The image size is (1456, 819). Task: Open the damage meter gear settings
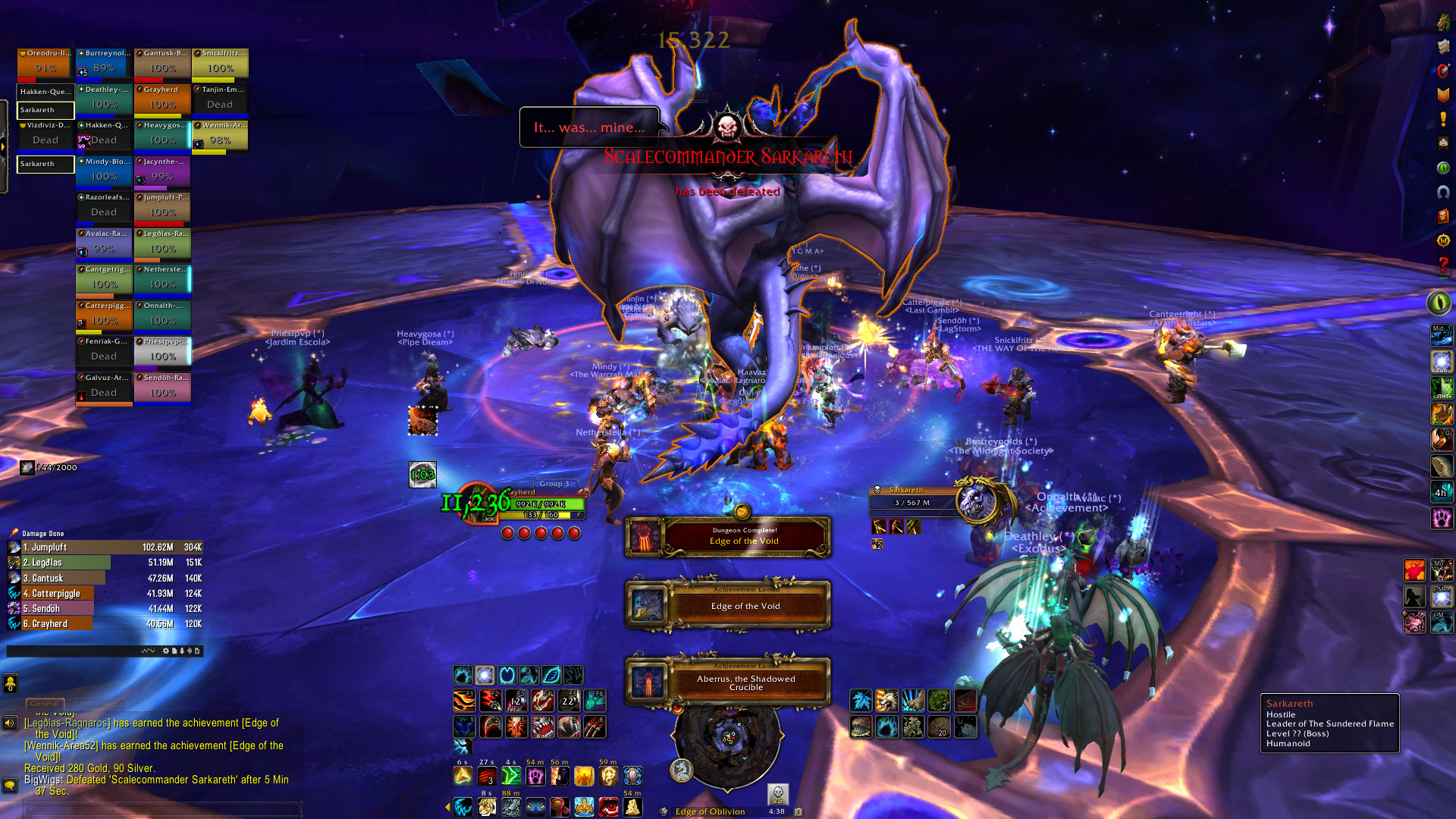(166, 651)
